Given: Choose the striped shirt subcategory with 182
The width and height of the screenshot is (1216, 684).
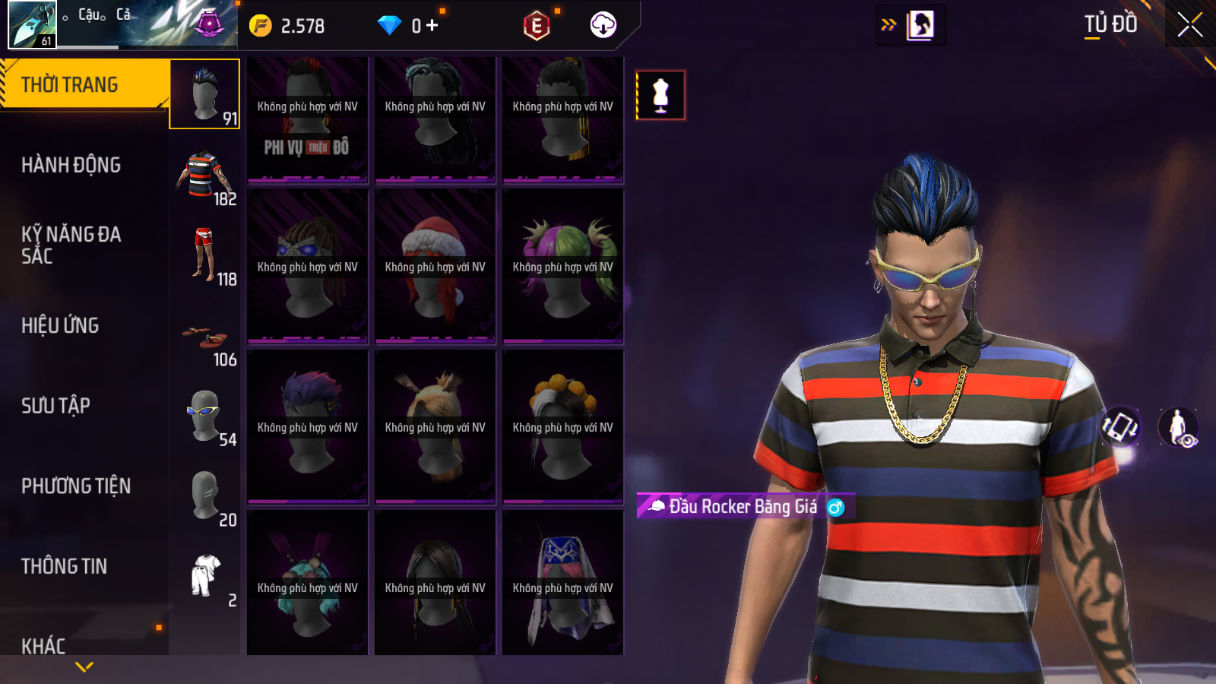Looking at the screenshot, I should (x=204, y=178).
